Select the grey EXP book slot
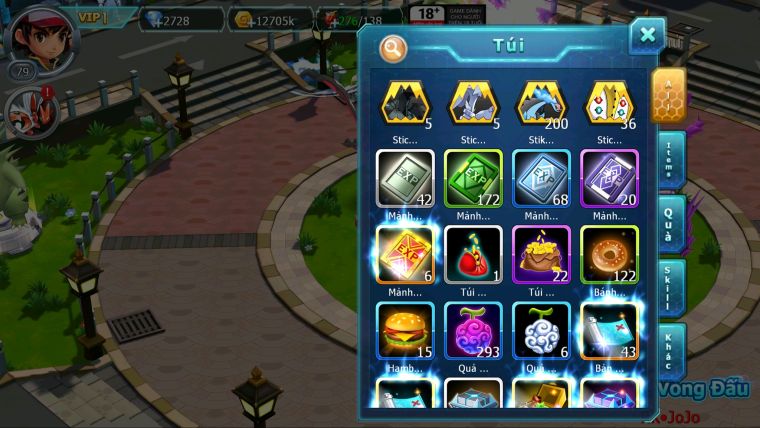The width and height of the screenshot is (760, 428). coord(405,177)
